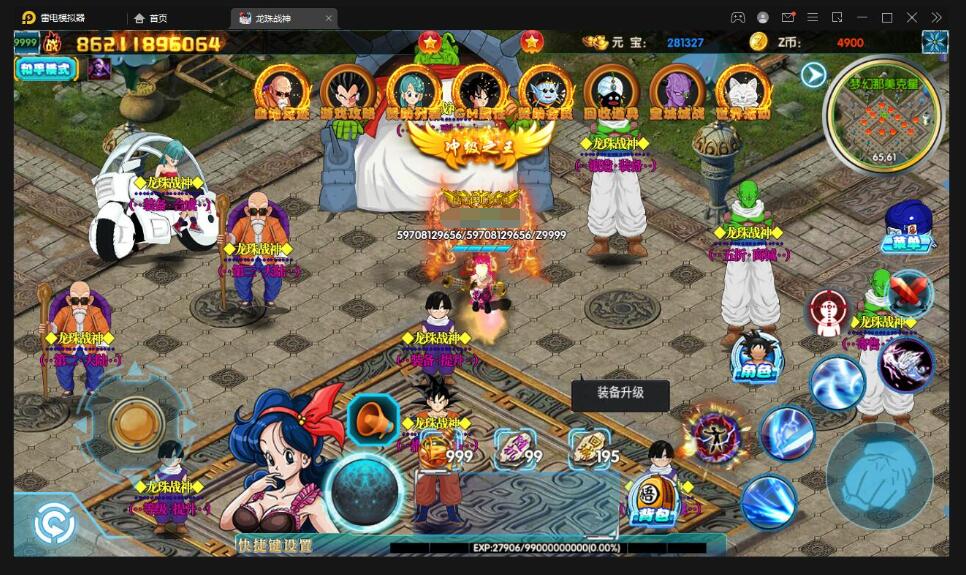
Task: Open the 回收道具 item recycling icon
Action: [611, 90]
